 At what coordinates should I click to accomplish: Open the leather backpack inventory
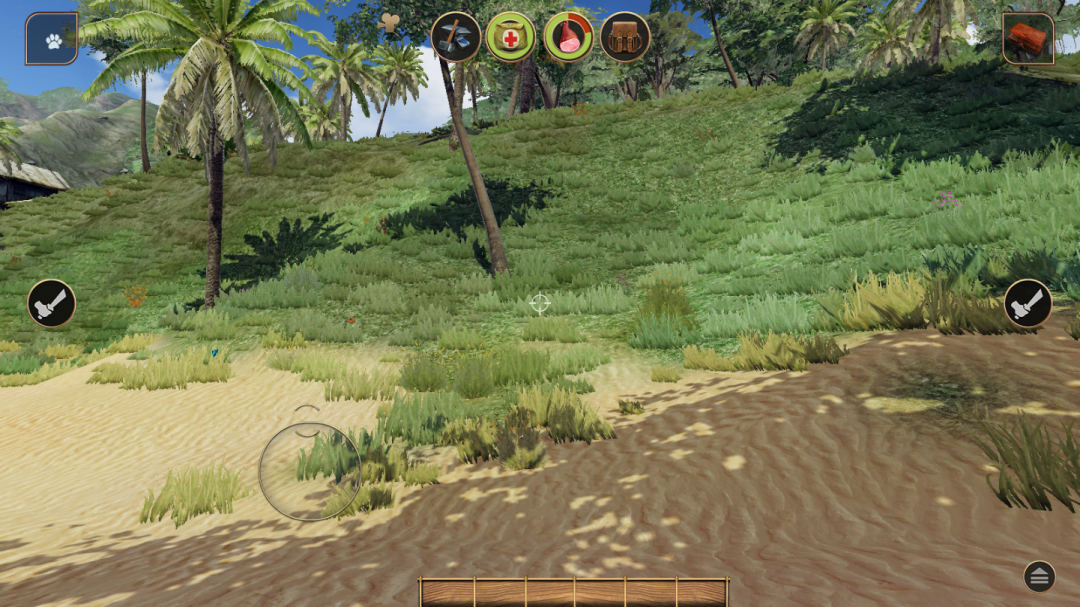click(625, 37)
